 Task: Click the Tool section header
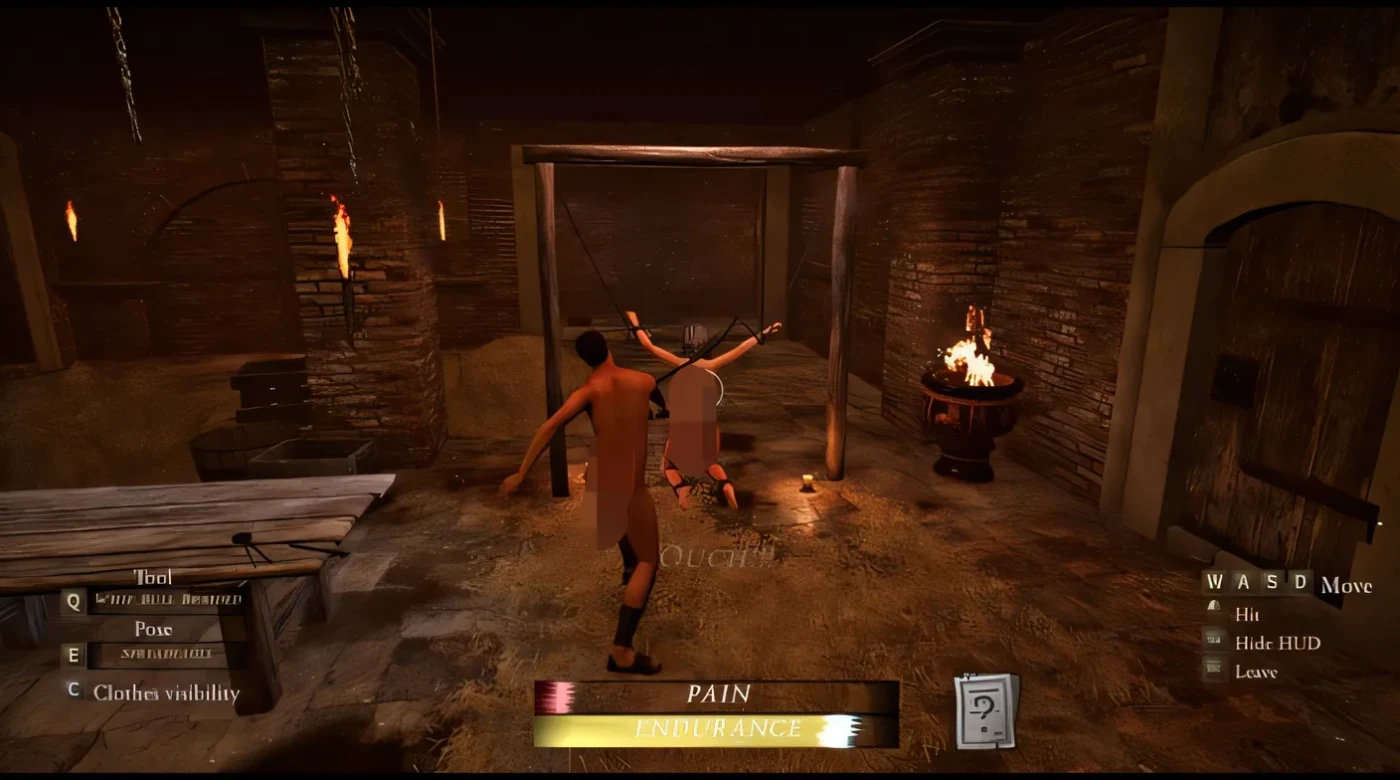[152, 578]
